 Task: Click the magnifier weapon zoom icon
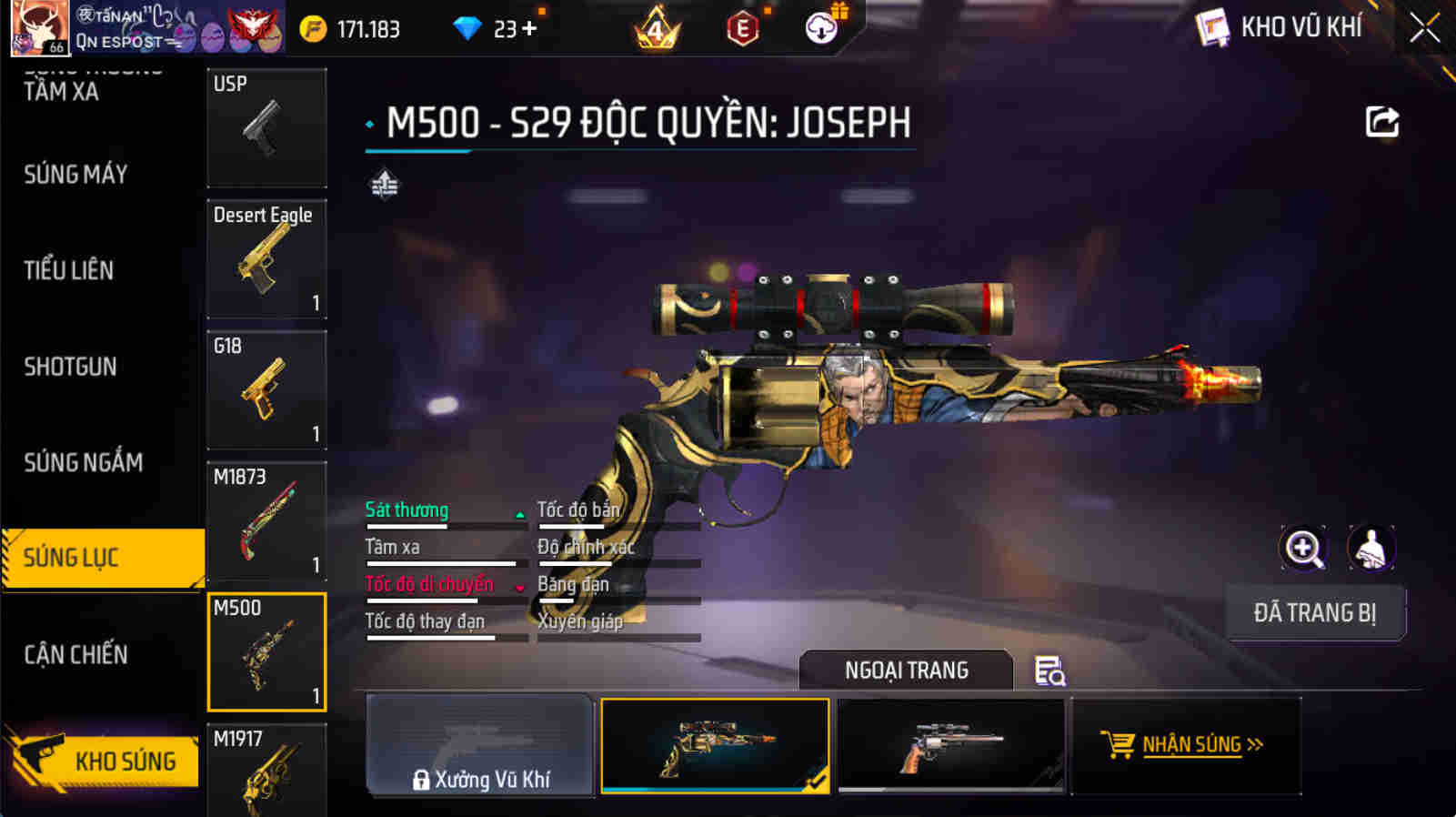point(1304,547)
